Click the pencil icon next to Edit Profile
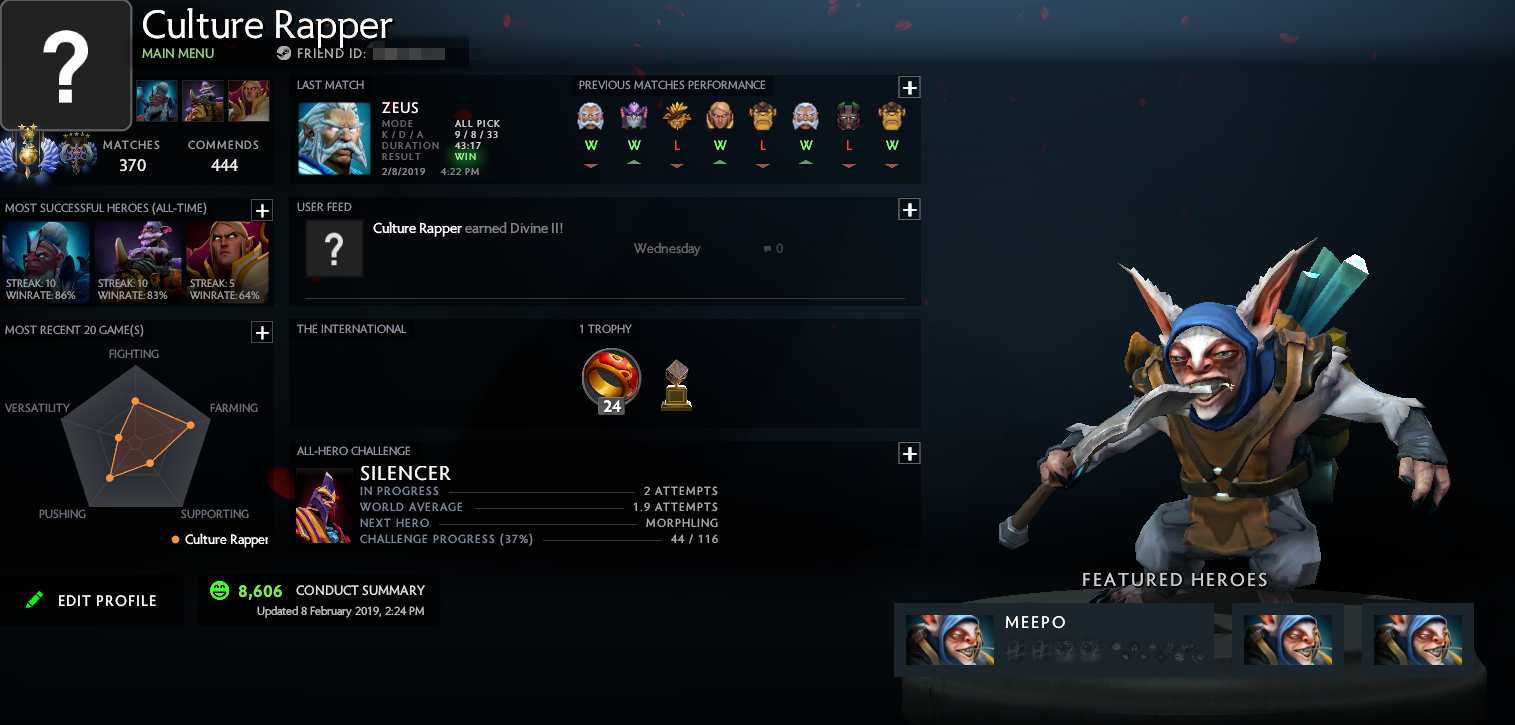The height and width of the screenshot is (725, 1515). 36,600
